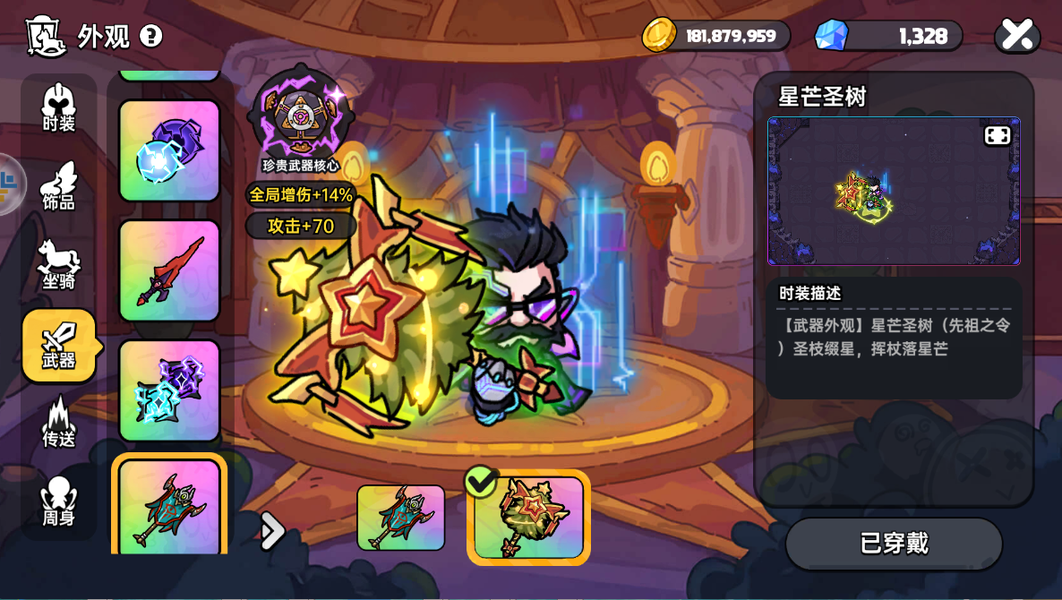Open the gold coin currency counter
Screen dimensions: 1062x600
[716, 35]
